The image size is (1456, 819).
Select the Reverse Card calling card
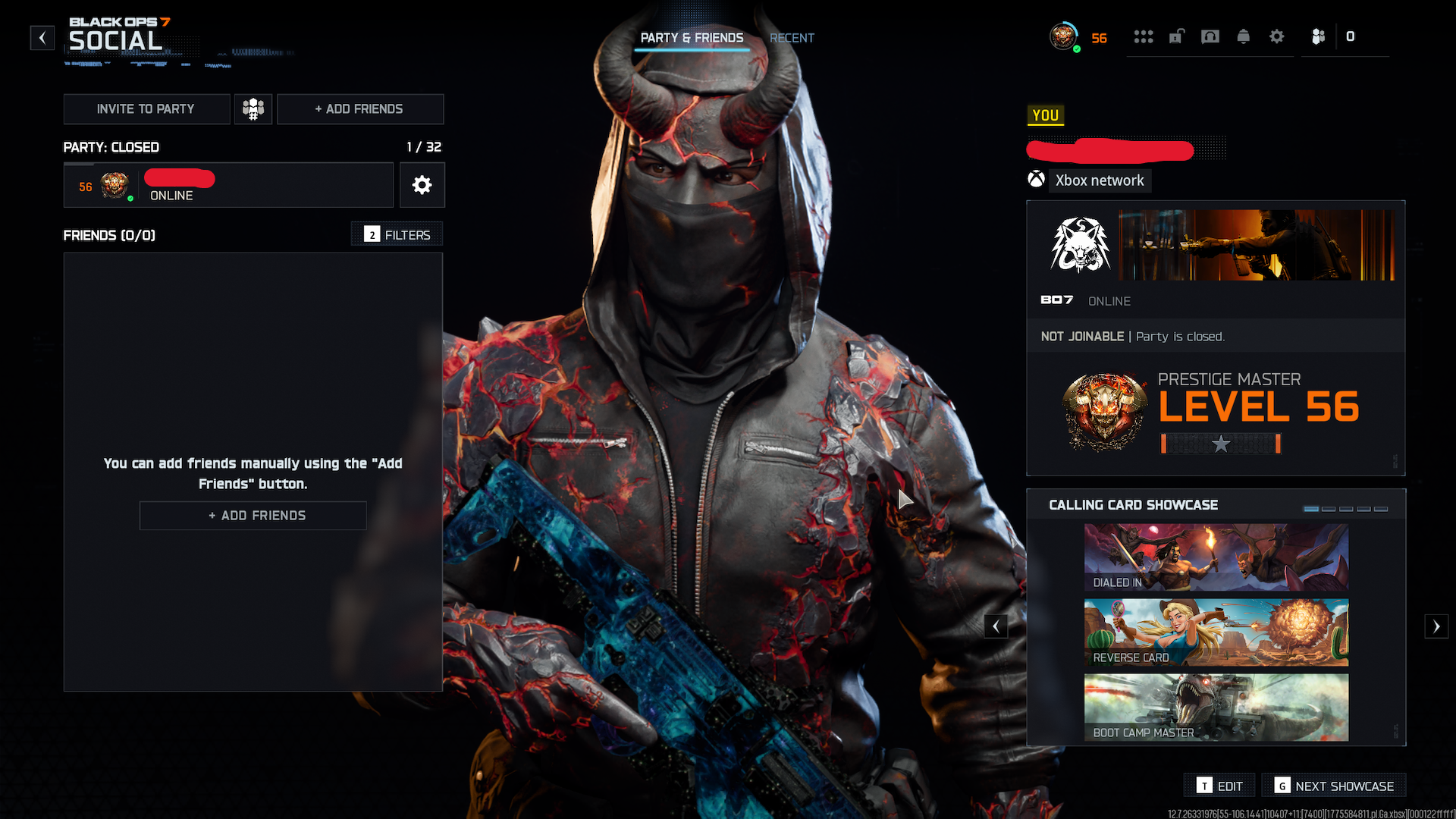click(x=1216, y=632)
